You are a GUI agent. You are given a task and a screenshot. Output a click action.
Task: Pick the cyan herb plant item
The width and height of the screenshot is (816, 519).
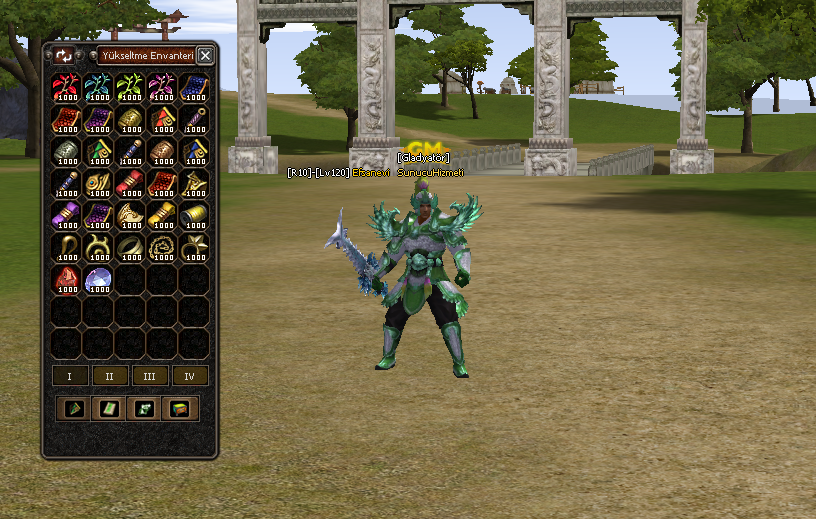pyautogui.click(x=98, y=87)
